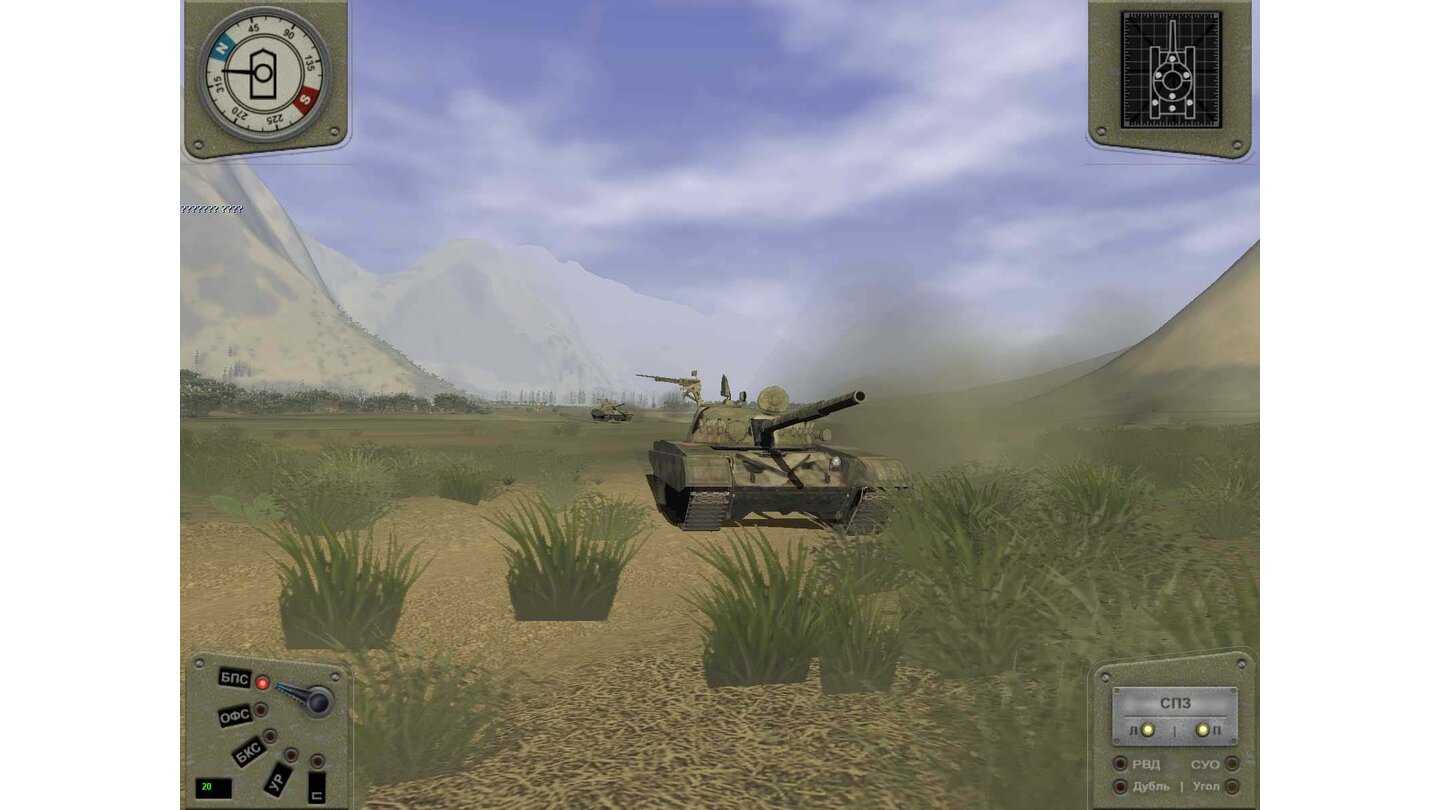Screen dimensions: 1440x810
Task: Rotate the ammo selector knob
Action: pyautogui.click(x=319, y=700)
